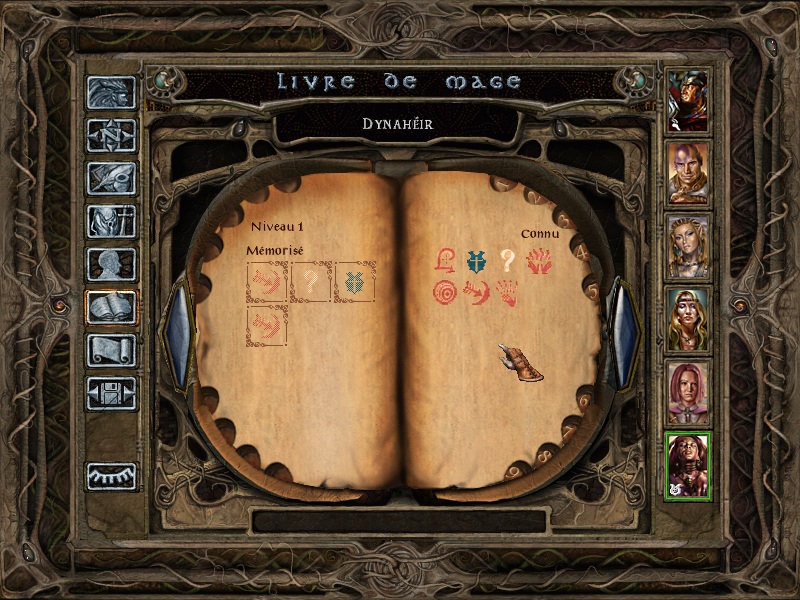Memorize the known flaming hands spell

(539, 261)
